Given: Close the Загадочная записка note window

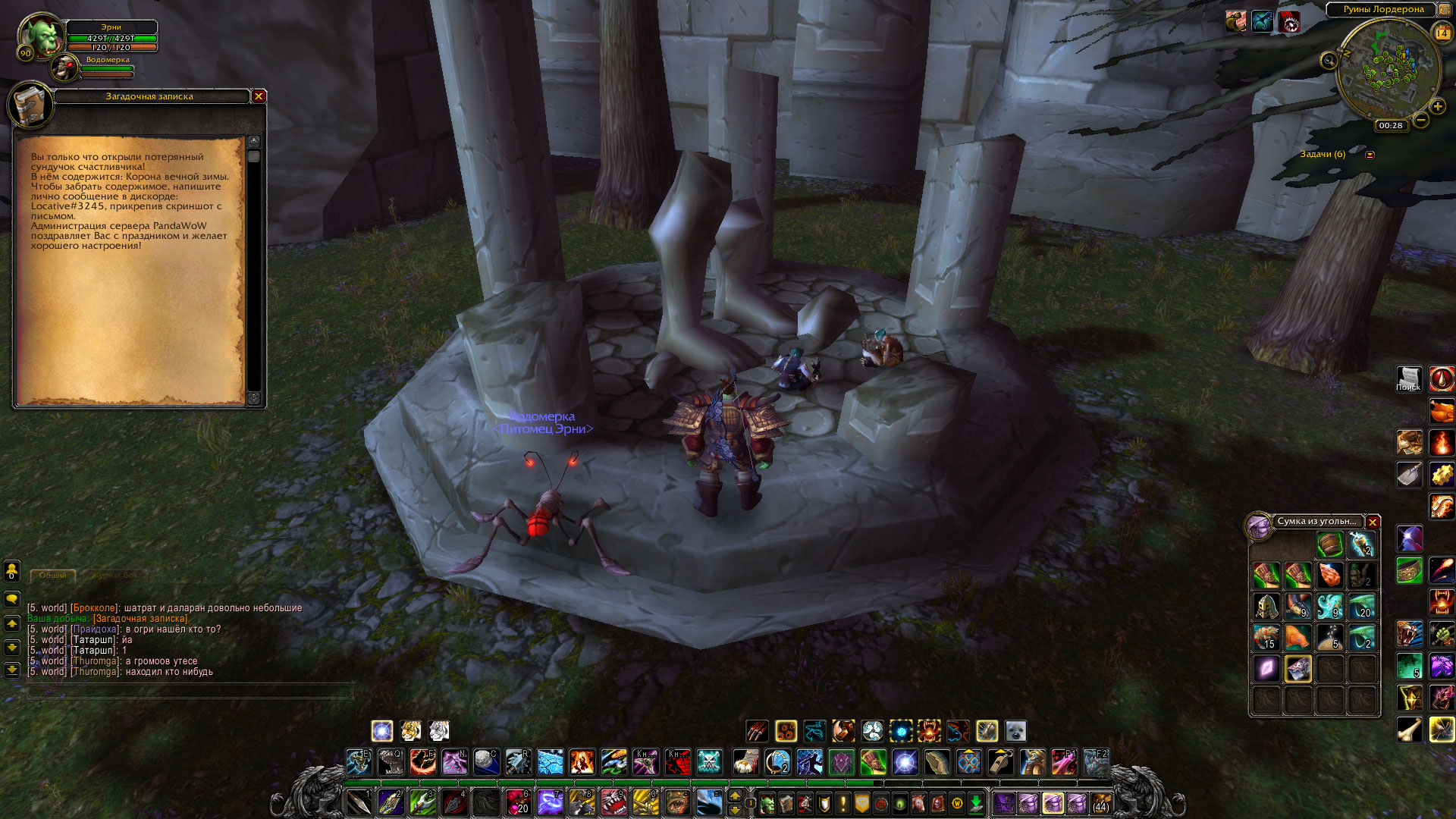Looking at the screenshot, I should 259,96.
